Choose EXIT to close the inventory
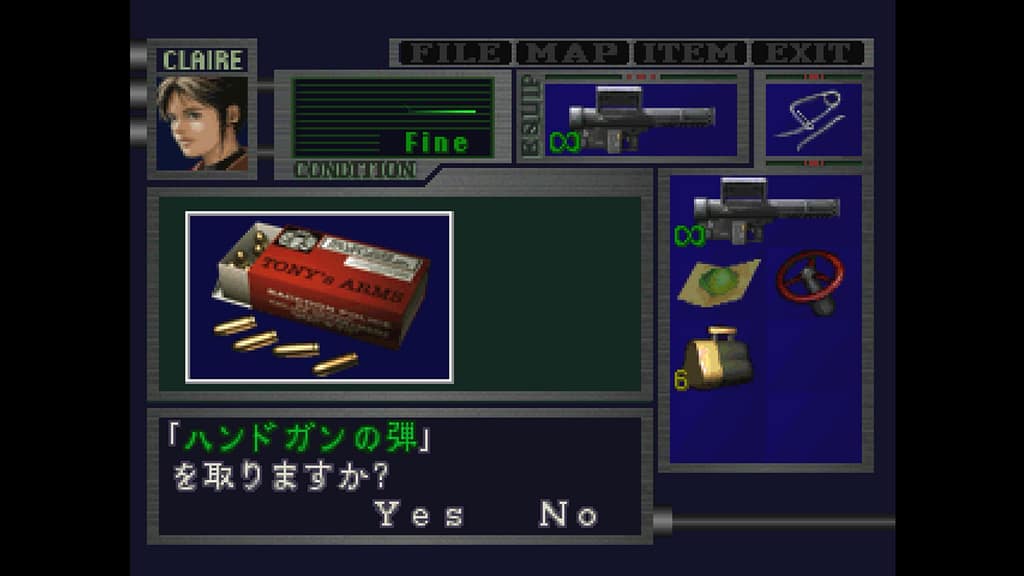 click(x=808, y=53)
